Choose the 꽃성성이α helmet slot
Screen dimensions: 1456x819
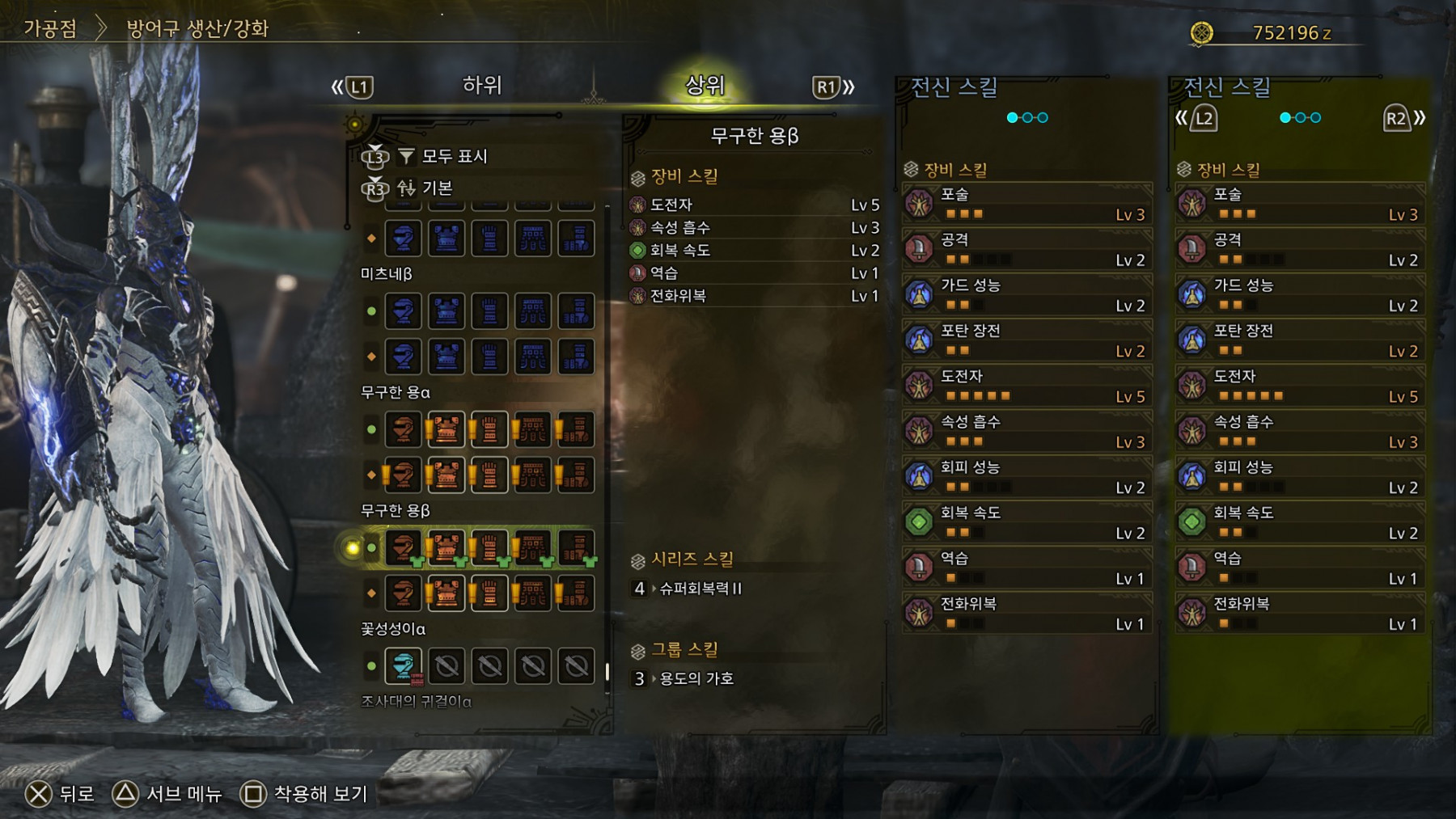[x=403, y=666]
